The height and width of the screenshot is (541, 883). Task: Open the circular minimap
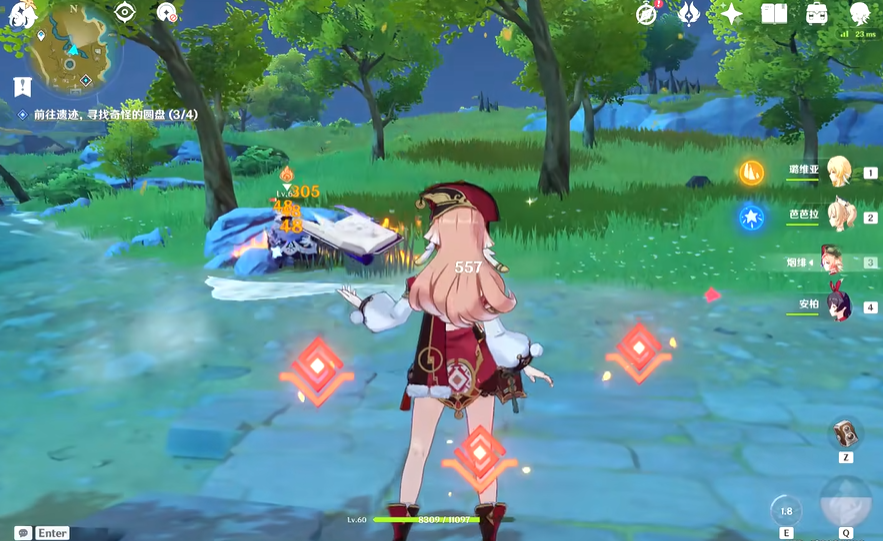71,48
